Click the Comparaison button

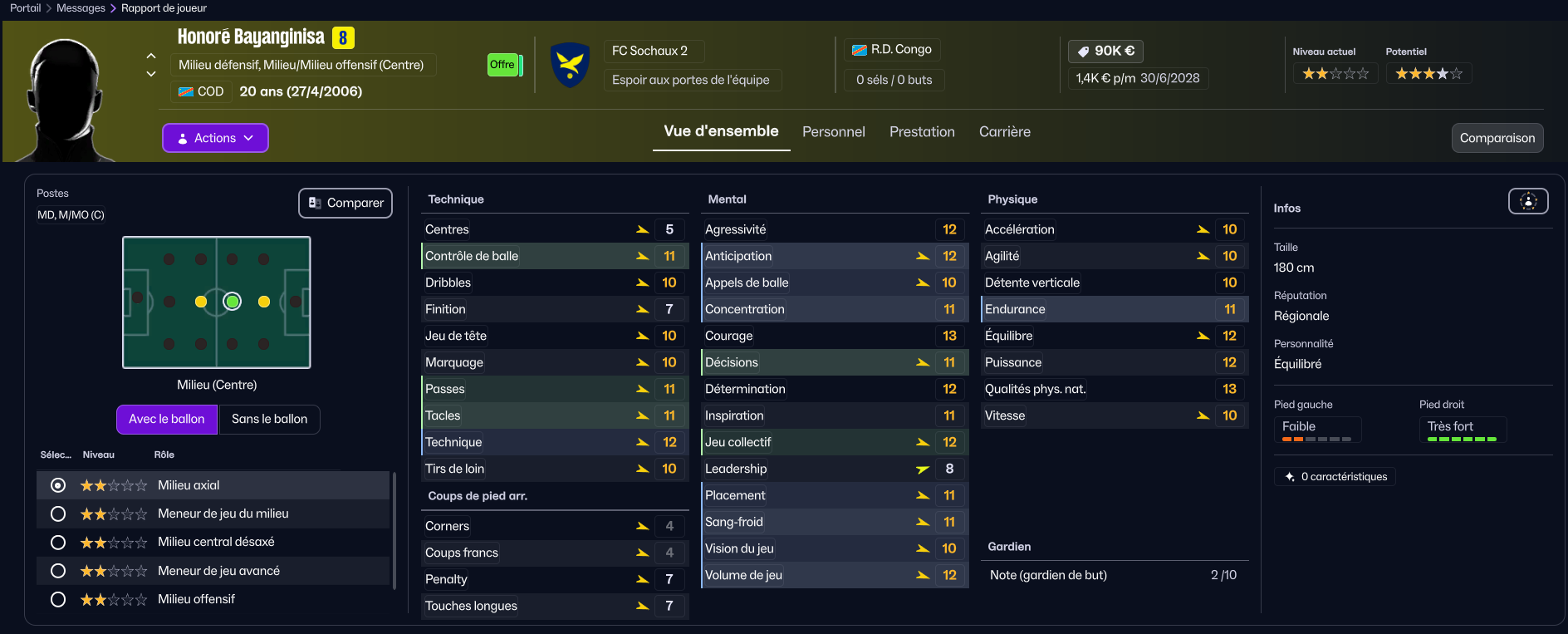point(1497,138)
